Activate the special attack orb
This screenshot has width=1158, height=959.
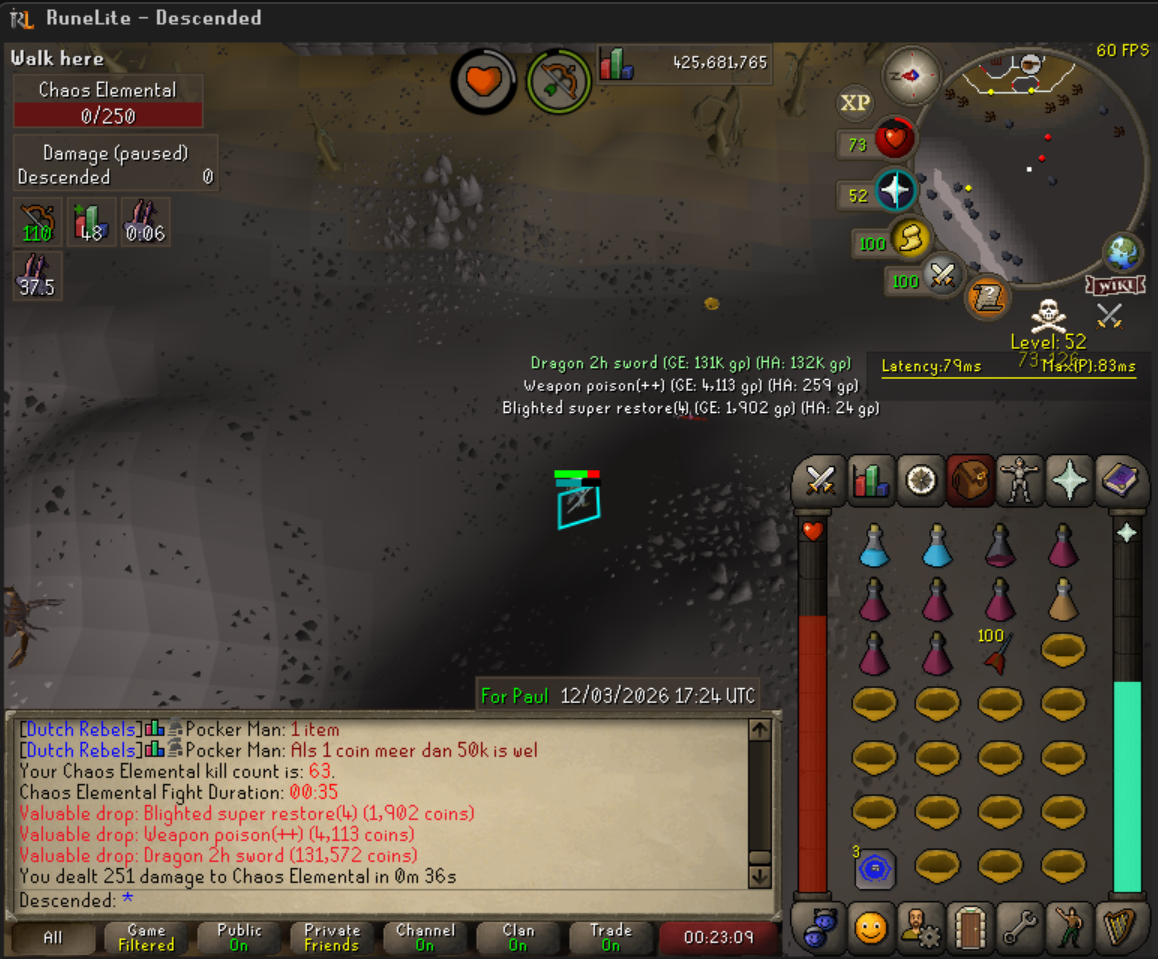941,275
